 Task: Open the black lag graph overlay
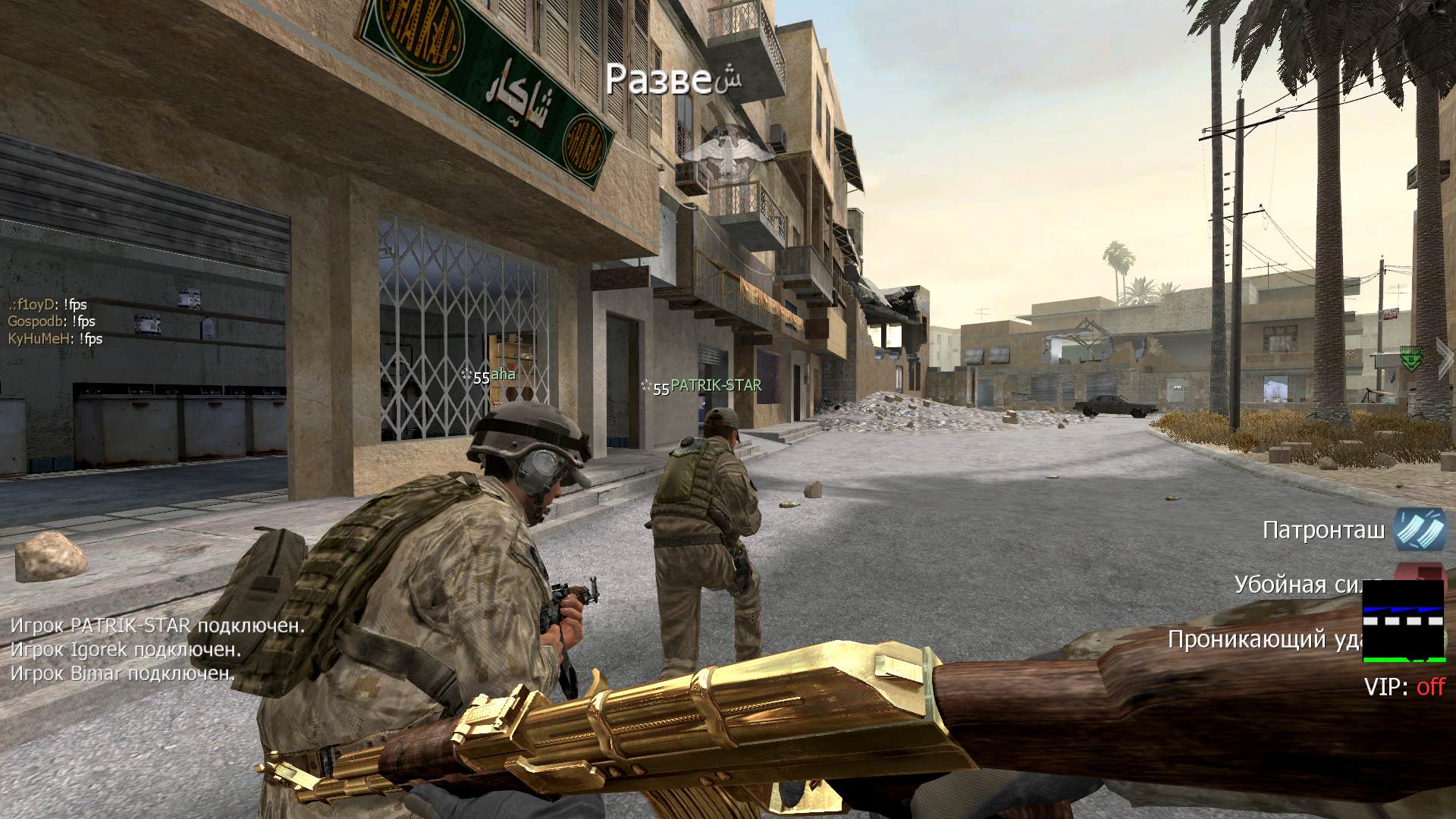coord(1404,621)
